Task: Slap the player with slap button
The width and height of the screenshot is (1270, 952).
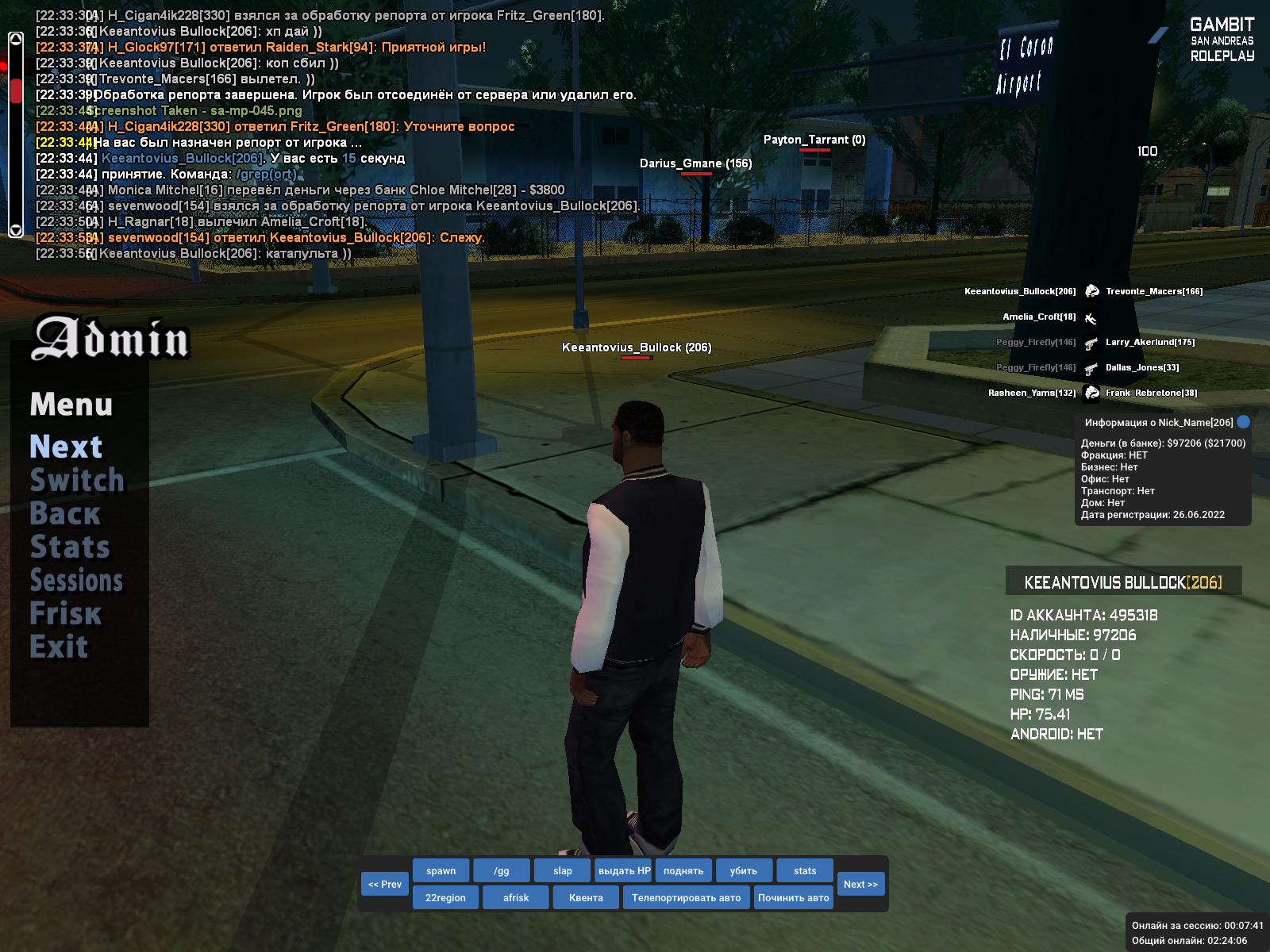Action: tap(562, 871)
